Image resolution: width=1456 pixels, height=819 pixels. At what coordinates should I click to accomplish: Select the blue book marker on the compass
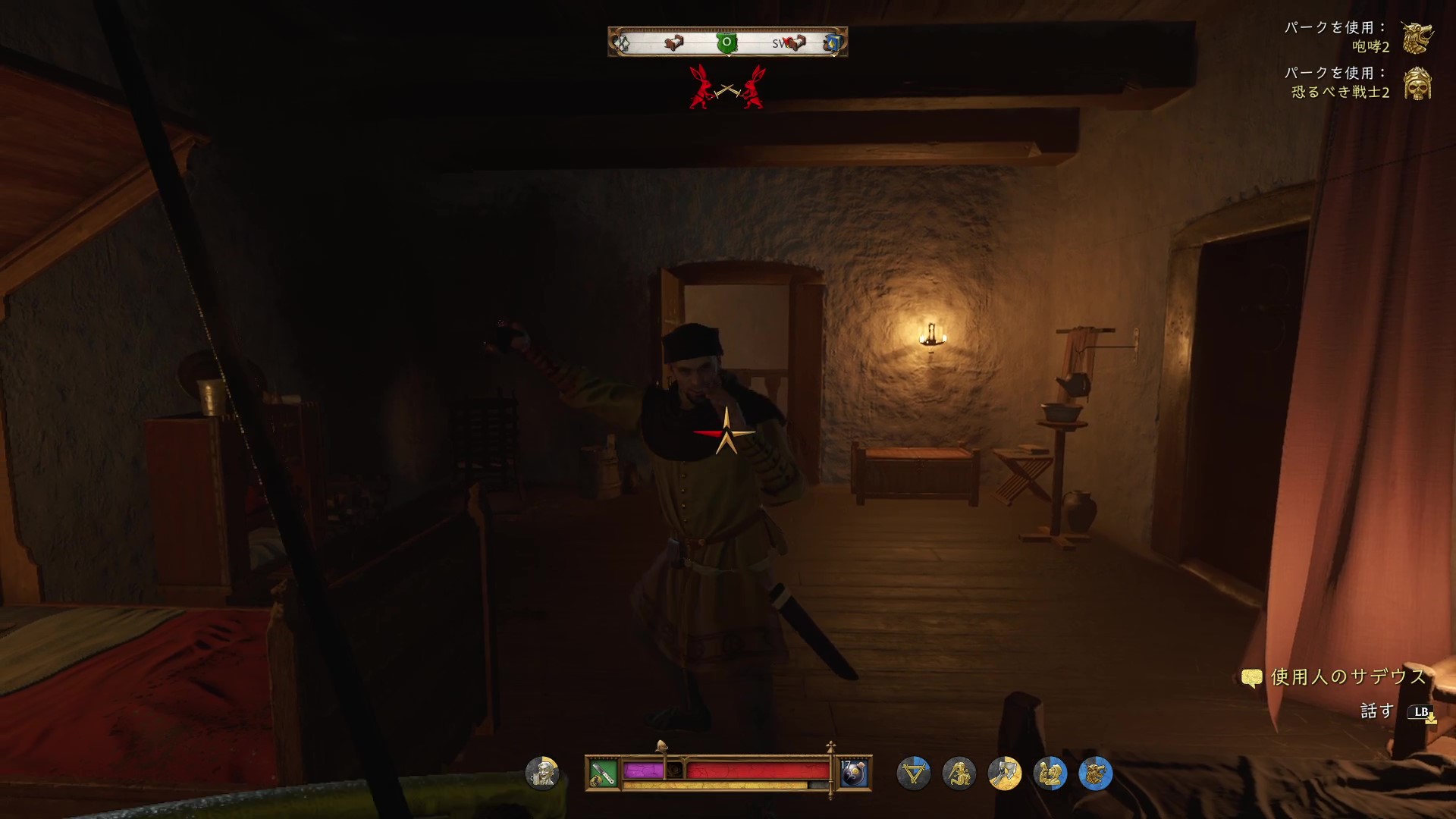coord(833,43)
